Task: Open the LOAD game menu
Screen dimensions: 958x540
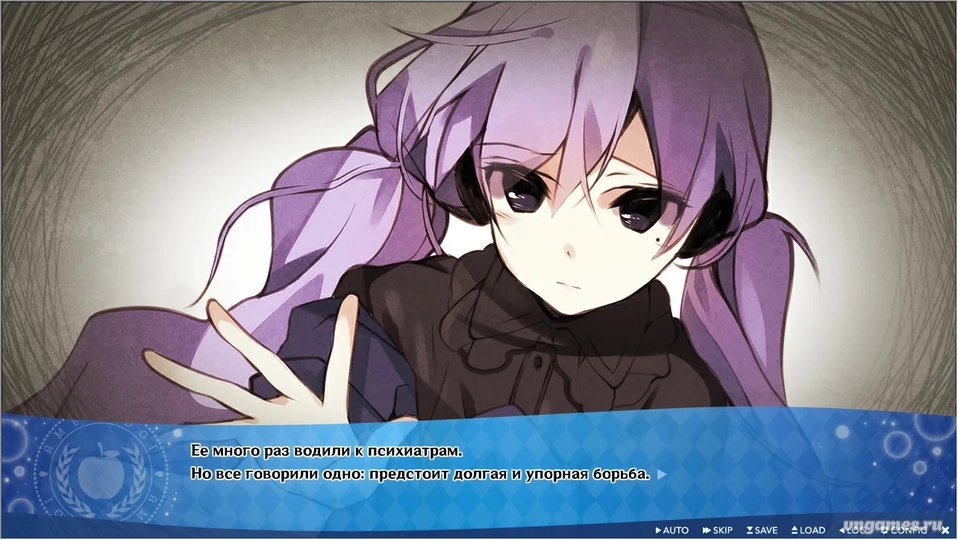Action: point(808,530)
